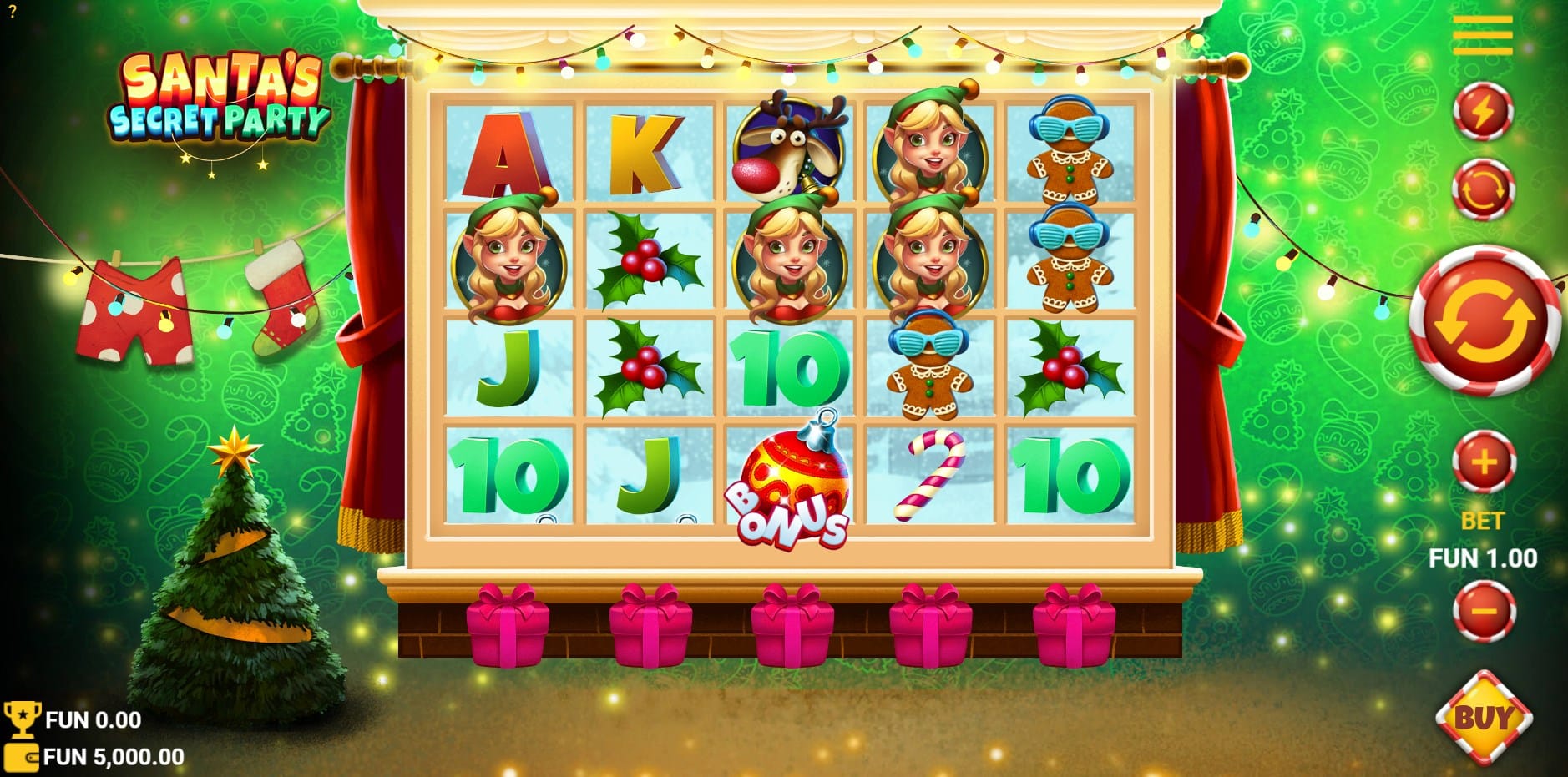1568x777 pixels.
Task: Open the BUY bonus feature
Action: [x=1484, y=717]
